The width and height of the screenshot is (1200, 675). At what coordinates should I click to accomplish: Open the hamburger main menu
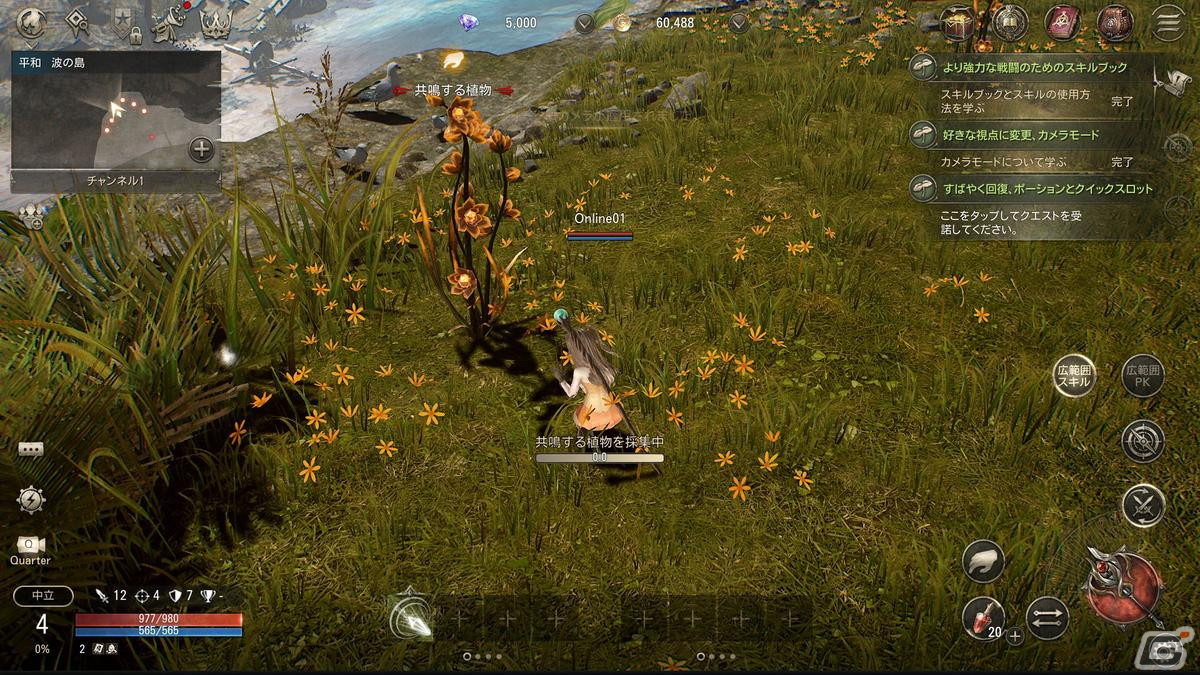(1166, 22)
